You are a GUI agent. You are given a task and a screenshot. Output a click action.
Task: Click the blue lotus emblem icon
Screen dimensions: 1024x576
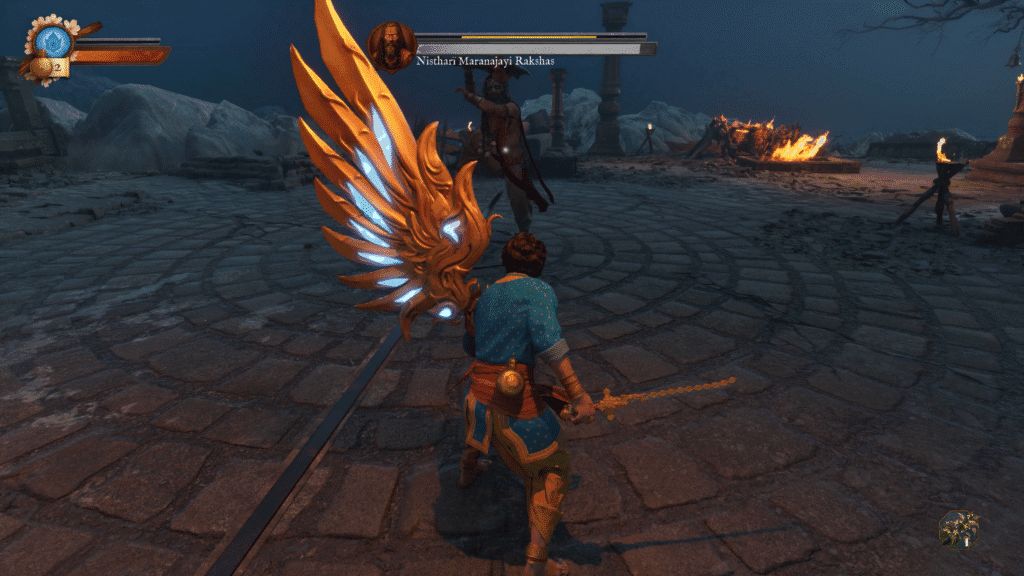click(x=54, y=41)
